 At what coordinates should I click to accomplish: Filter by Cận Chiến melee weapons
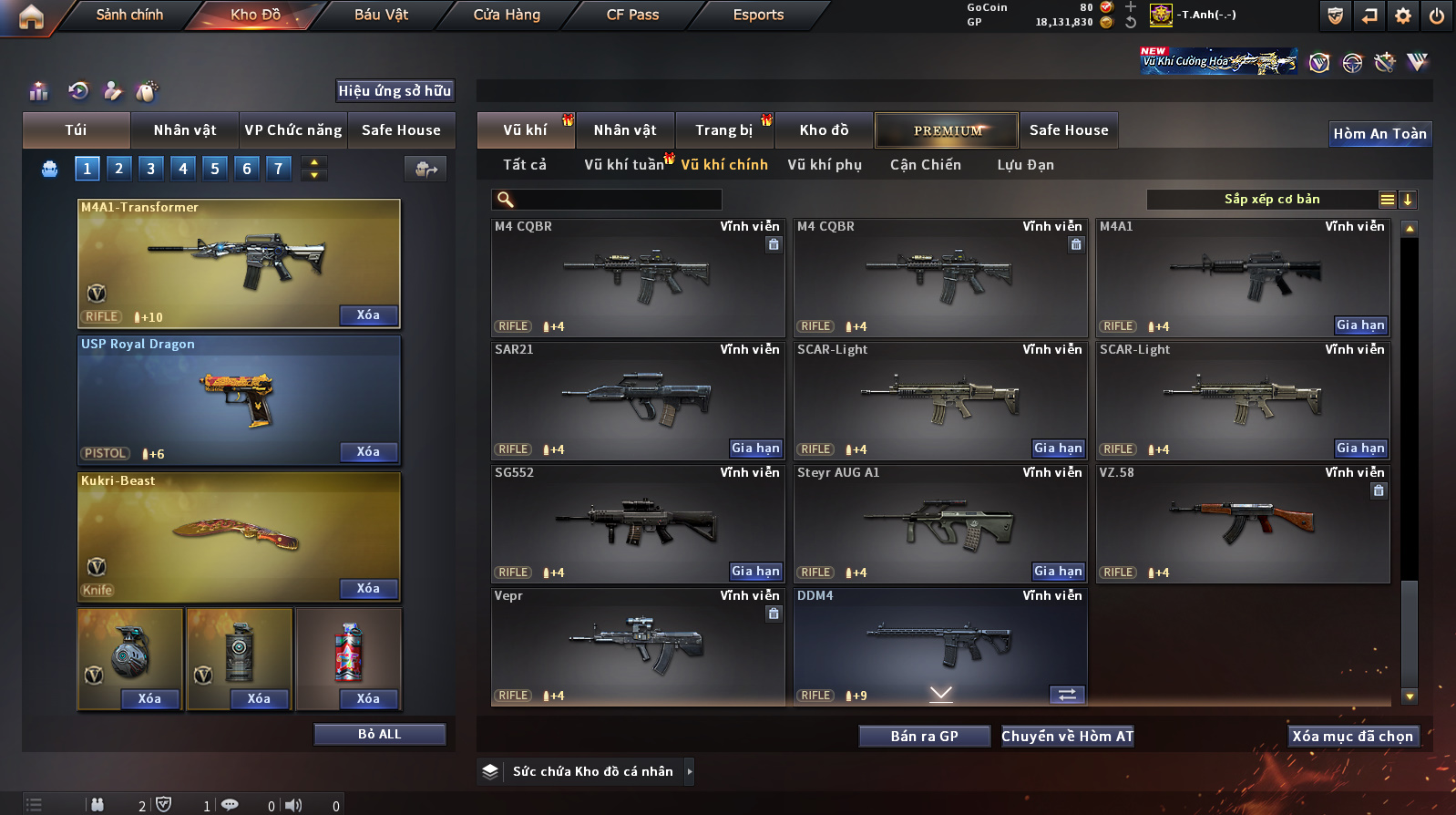coord(926,165)
